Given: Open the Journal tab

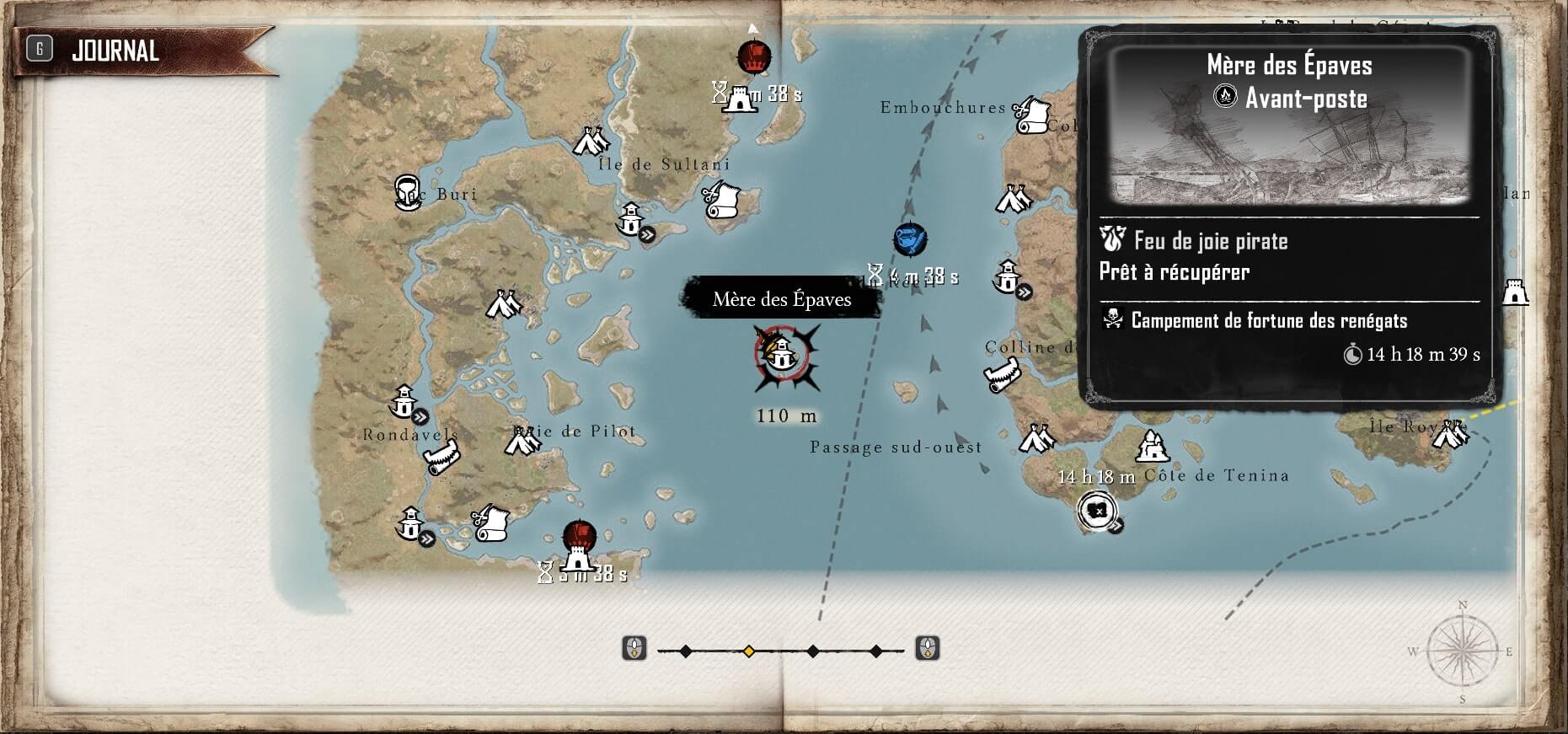Looking at the screenshot, I should [115, 51].
